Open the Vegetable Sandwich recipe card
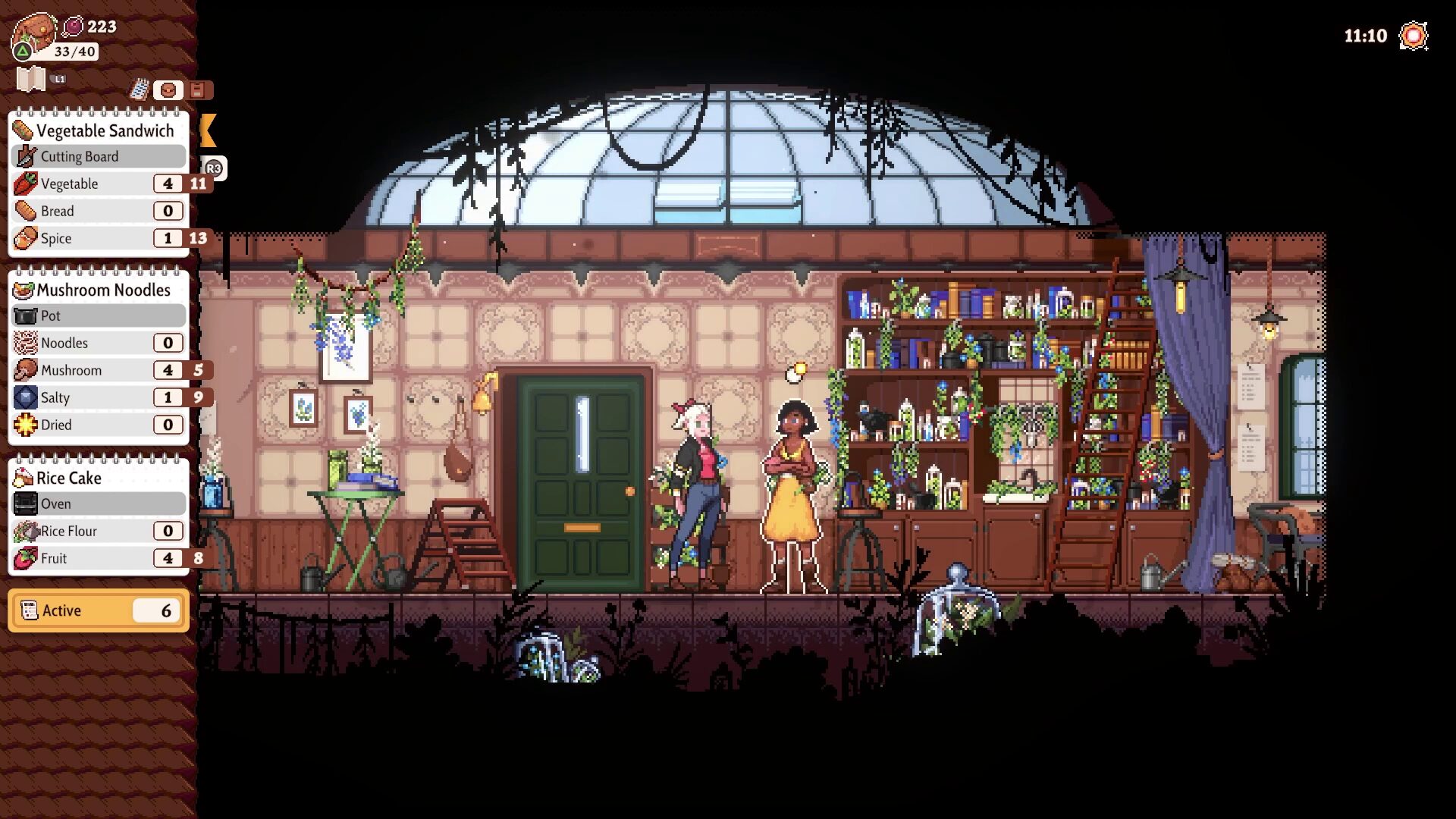 click(x=99, y=130)
